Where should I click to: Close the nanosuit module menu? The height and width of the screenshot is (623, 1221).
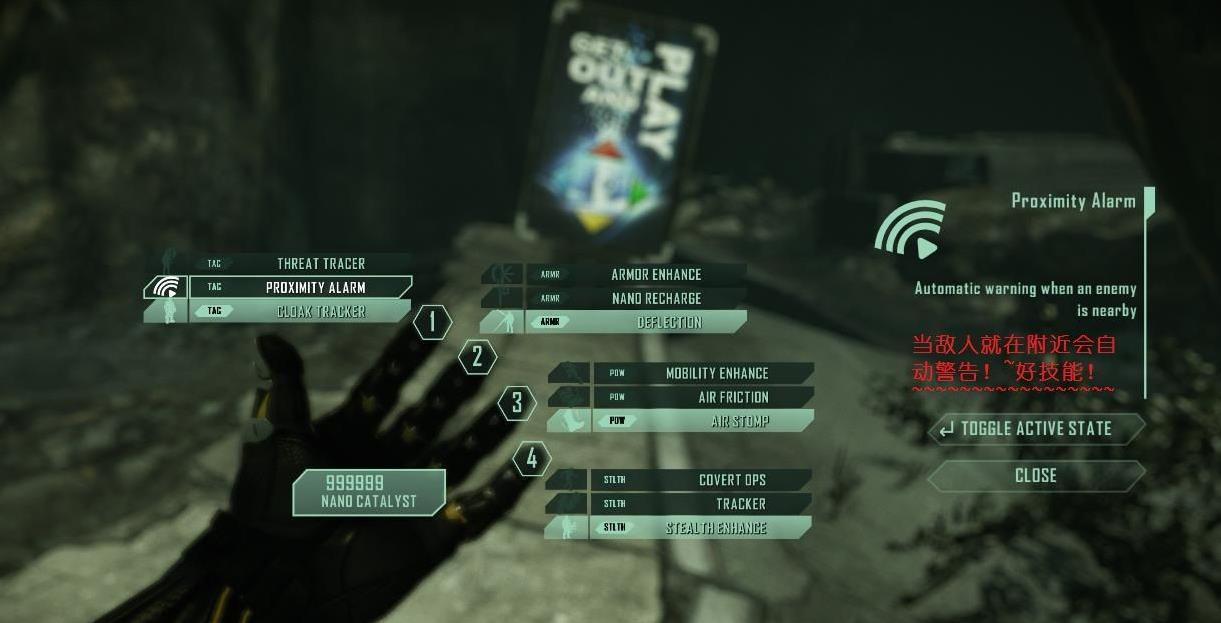(x=1035, y=476)
